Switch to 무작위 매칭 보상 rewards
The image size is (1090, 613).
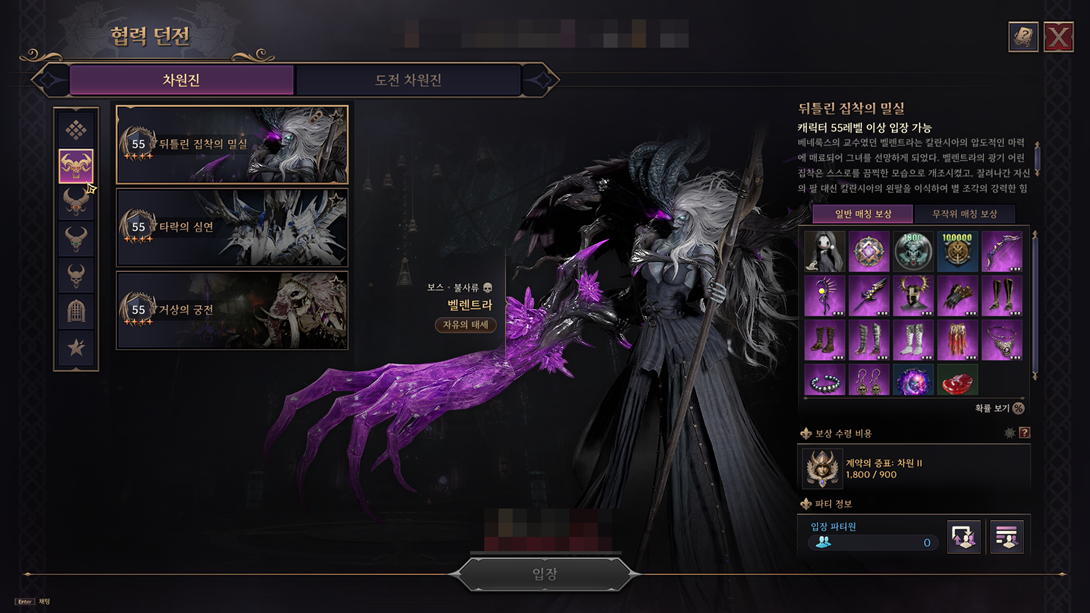964,214
